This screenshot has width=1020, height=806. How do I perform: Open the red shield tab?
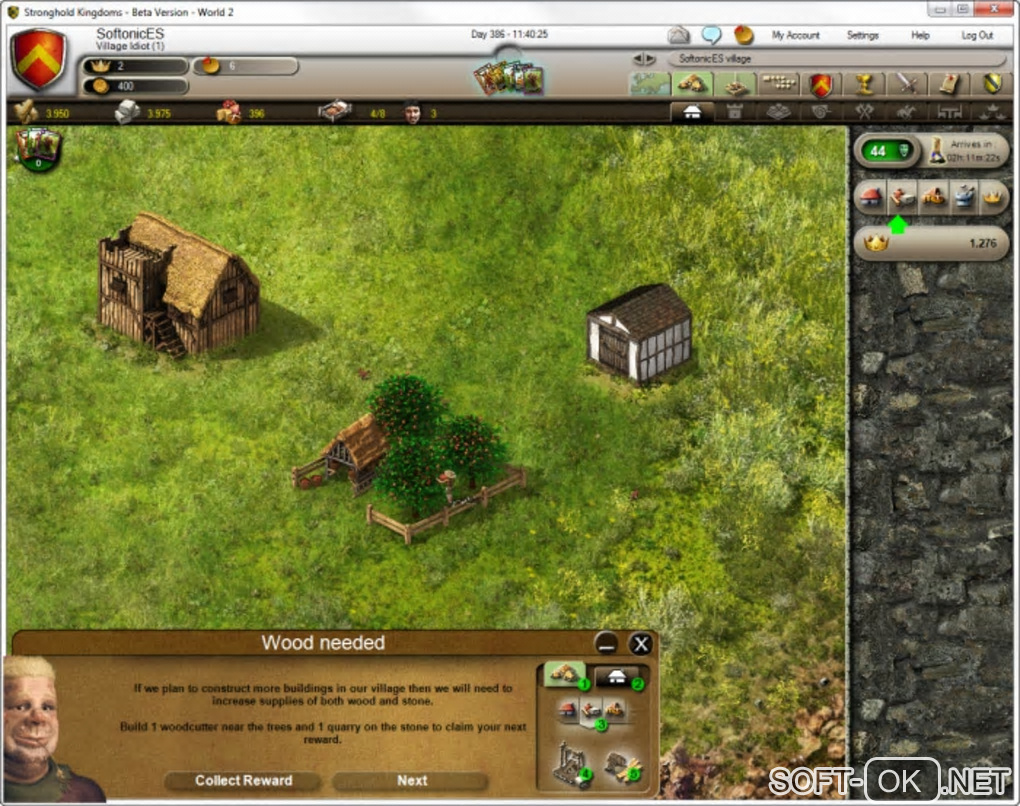point(821,84)
